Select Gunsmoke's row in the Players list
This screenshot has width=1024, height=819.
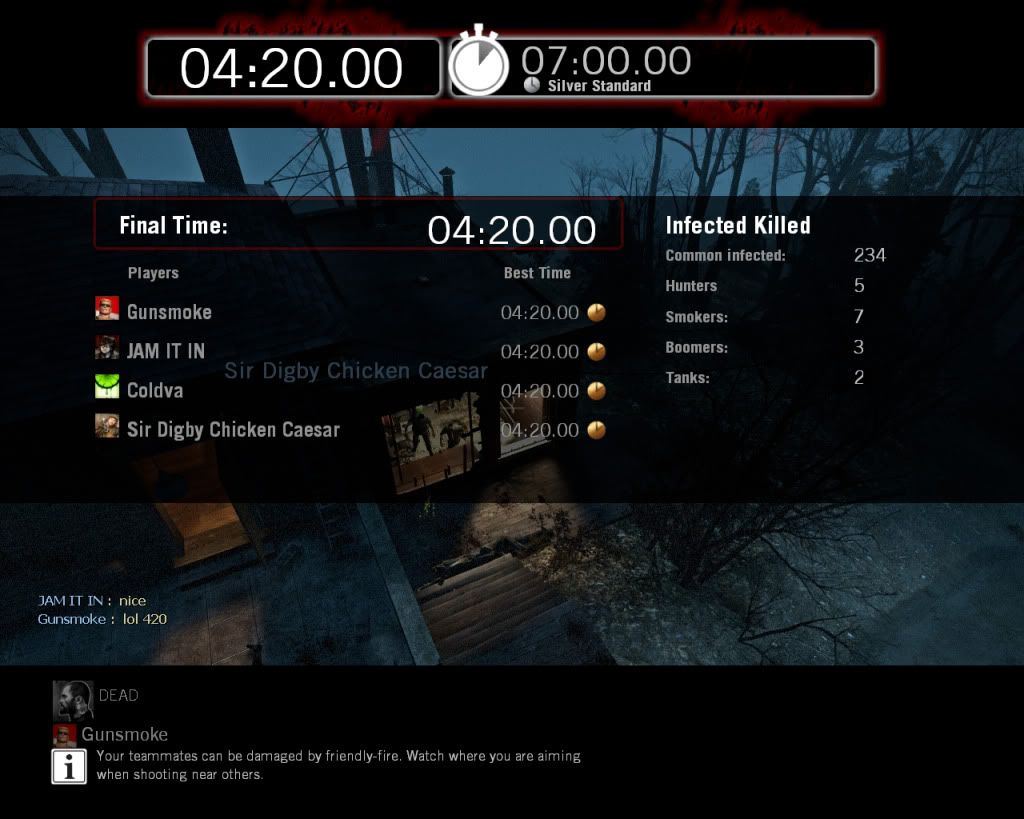169,312
